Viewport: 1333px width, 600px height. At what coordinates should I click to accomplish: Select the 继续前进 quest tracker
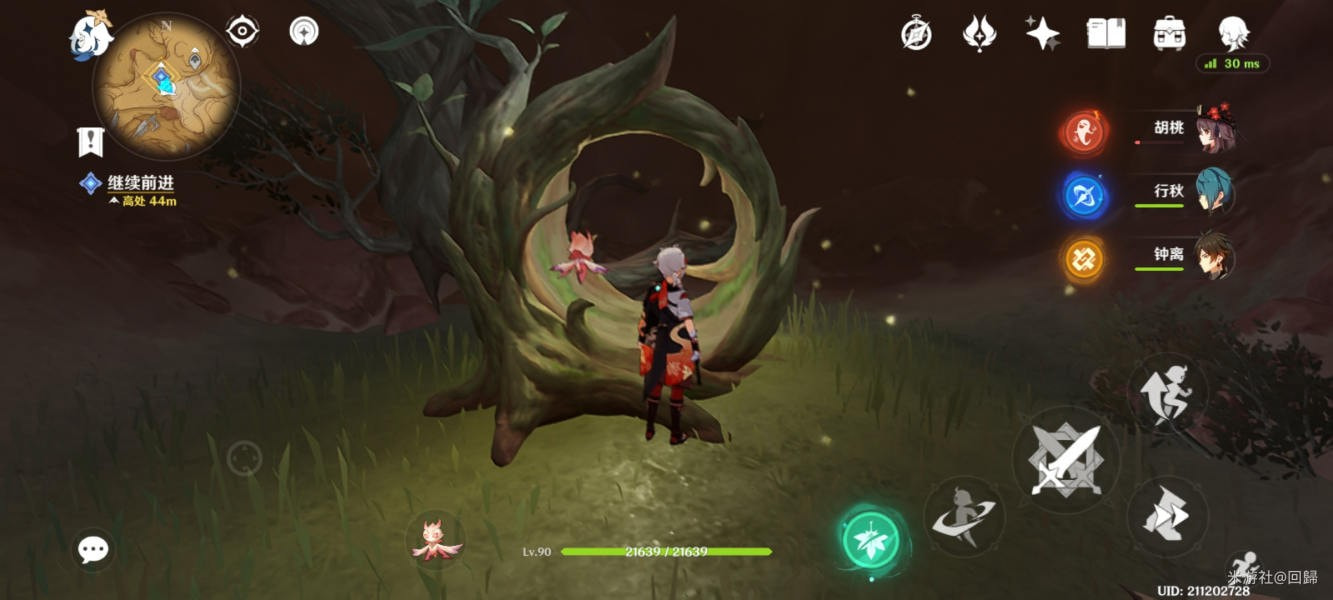click(139, 184)
